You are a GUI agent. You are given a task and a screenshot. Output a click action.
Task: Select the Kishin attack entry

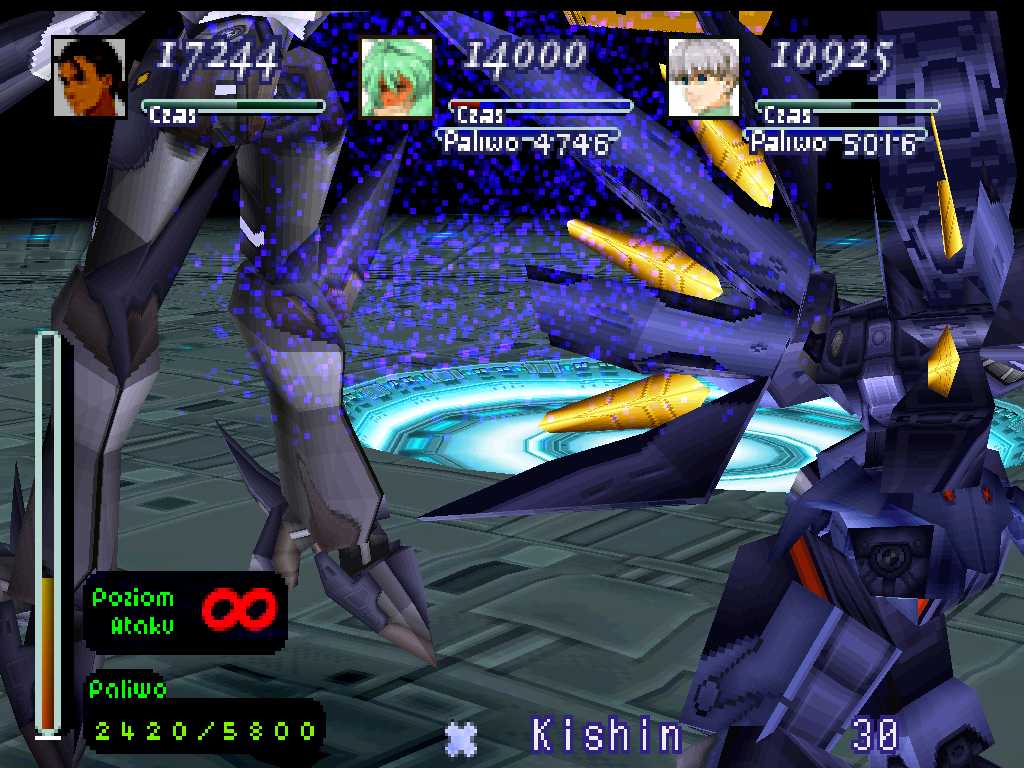[x=606, y=736]
